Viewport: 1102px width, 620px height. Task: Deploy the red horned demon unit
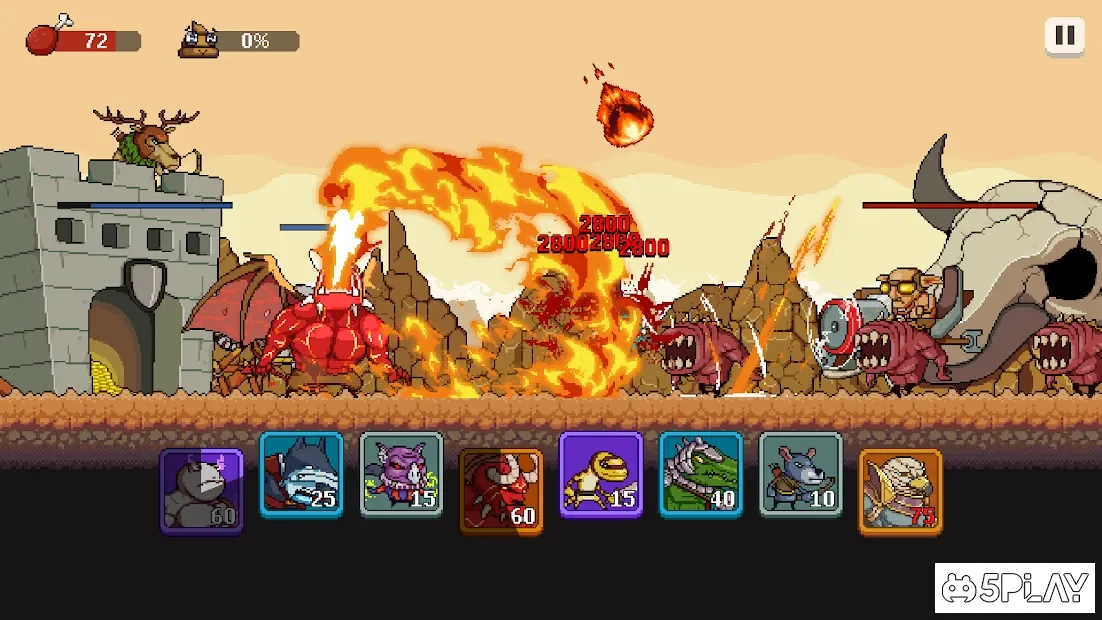point(501,491)
